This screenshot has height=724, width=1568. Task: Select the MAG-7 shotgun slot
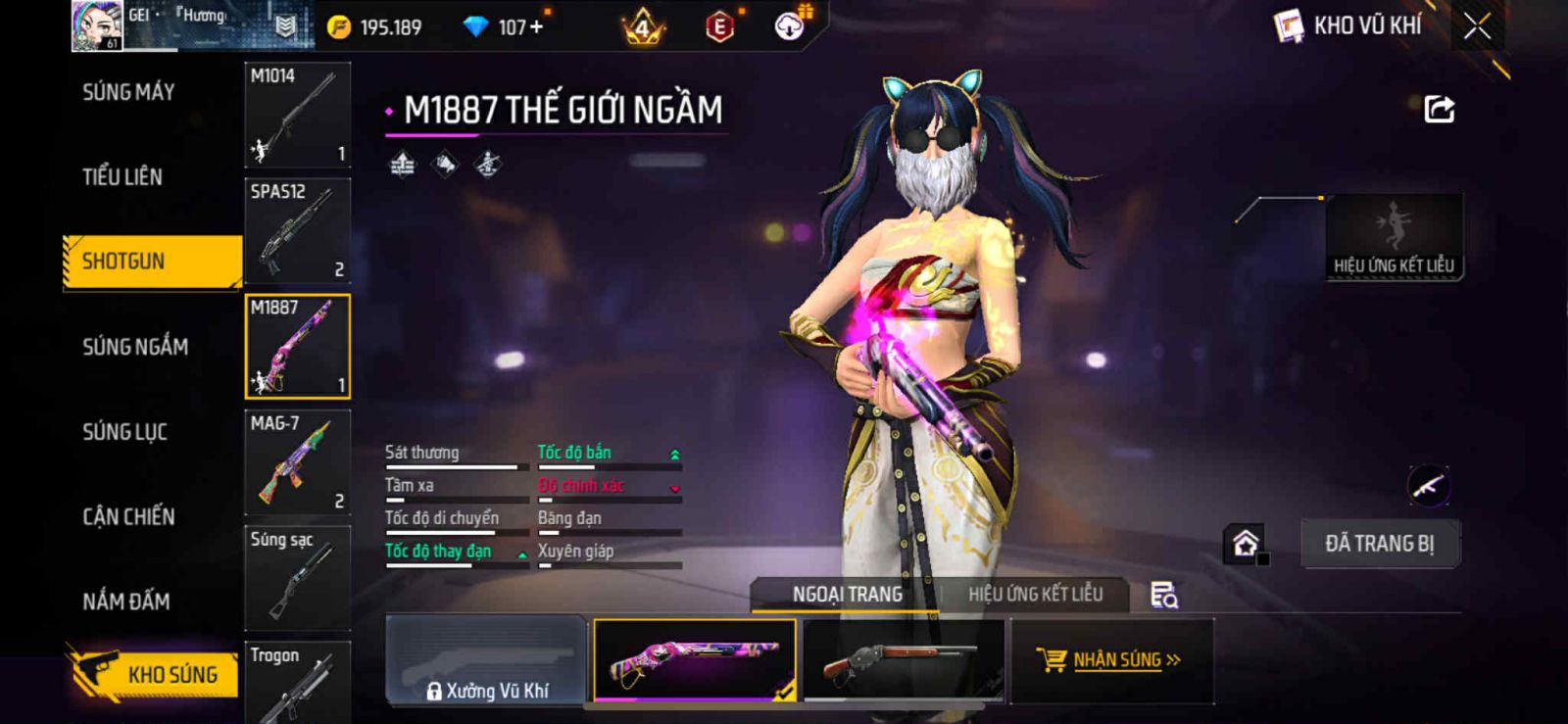click(297, 462)
